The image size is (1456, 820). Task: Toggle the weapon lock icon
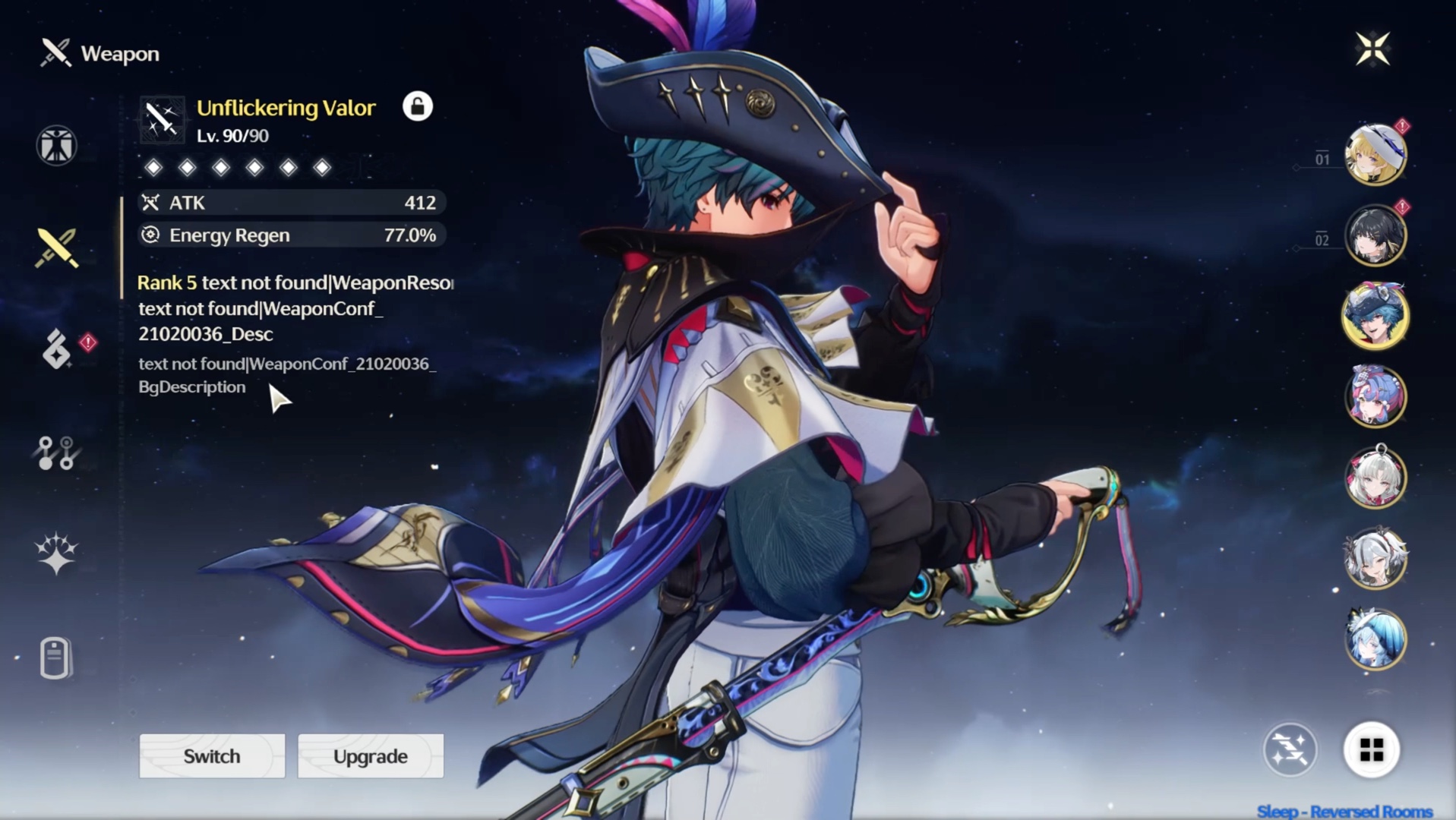[x=417, y=106]
